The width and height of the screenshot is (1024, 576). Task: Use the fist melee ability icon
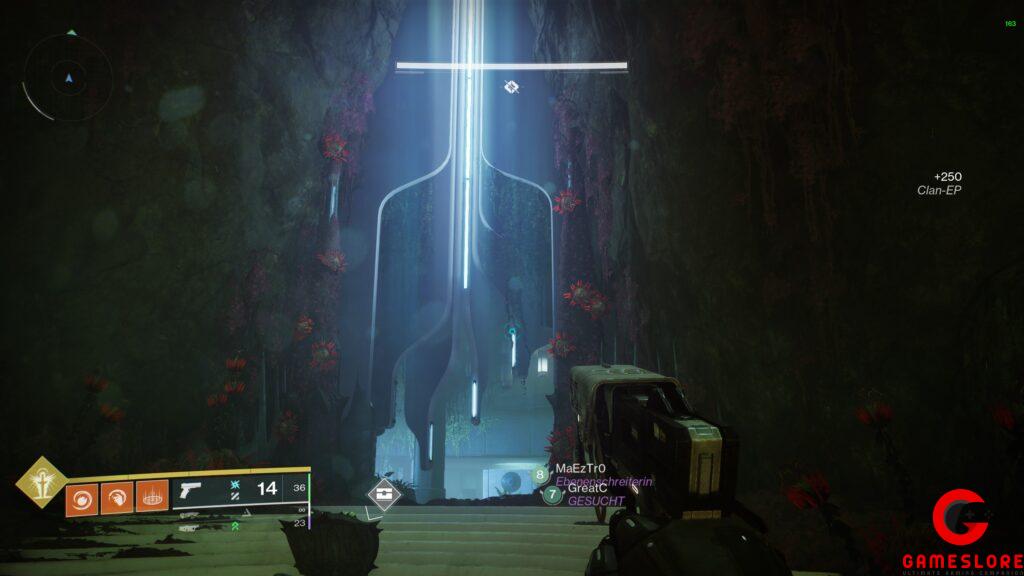tap(116, 497)
